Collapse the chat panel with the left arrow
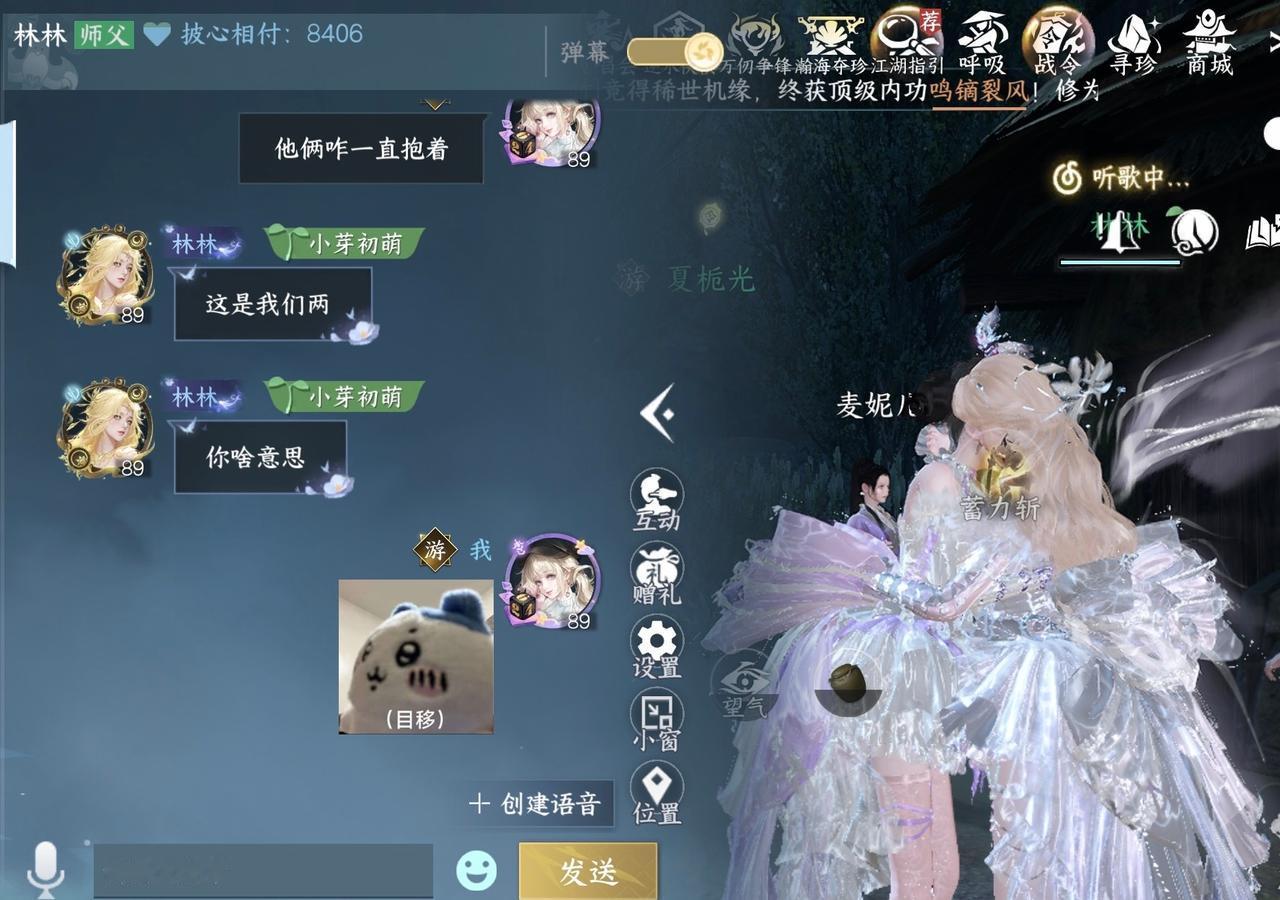 (x=656, y=415)
